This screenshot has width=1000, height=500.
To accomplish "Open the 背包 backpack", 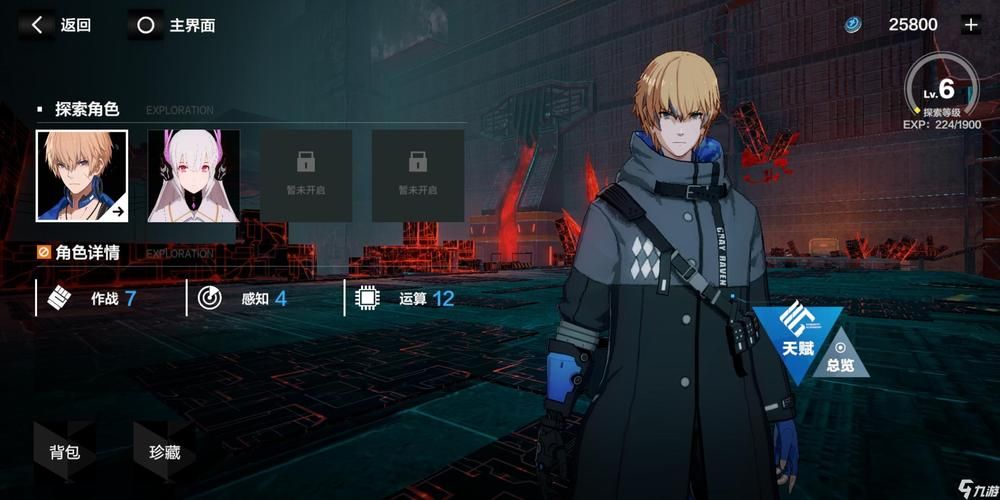I will click(x=65, y=452).
